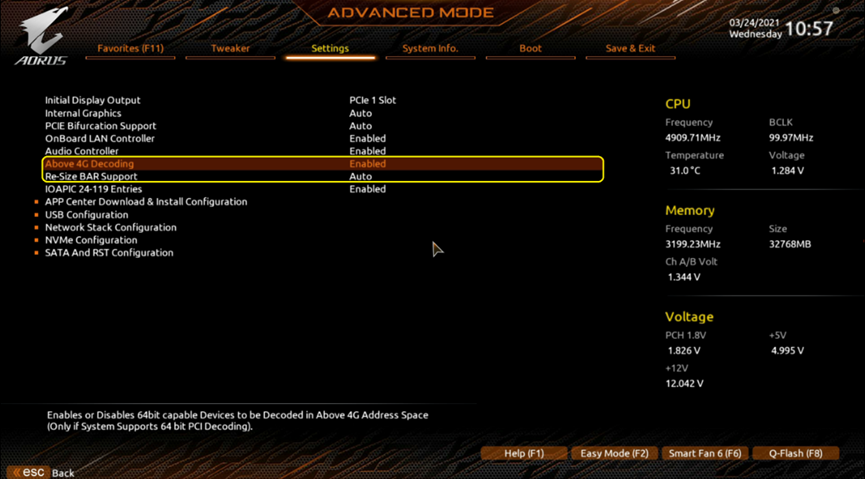Change Re-Size BAR Support value
The image size is (865, 479).
coord(361,176)
